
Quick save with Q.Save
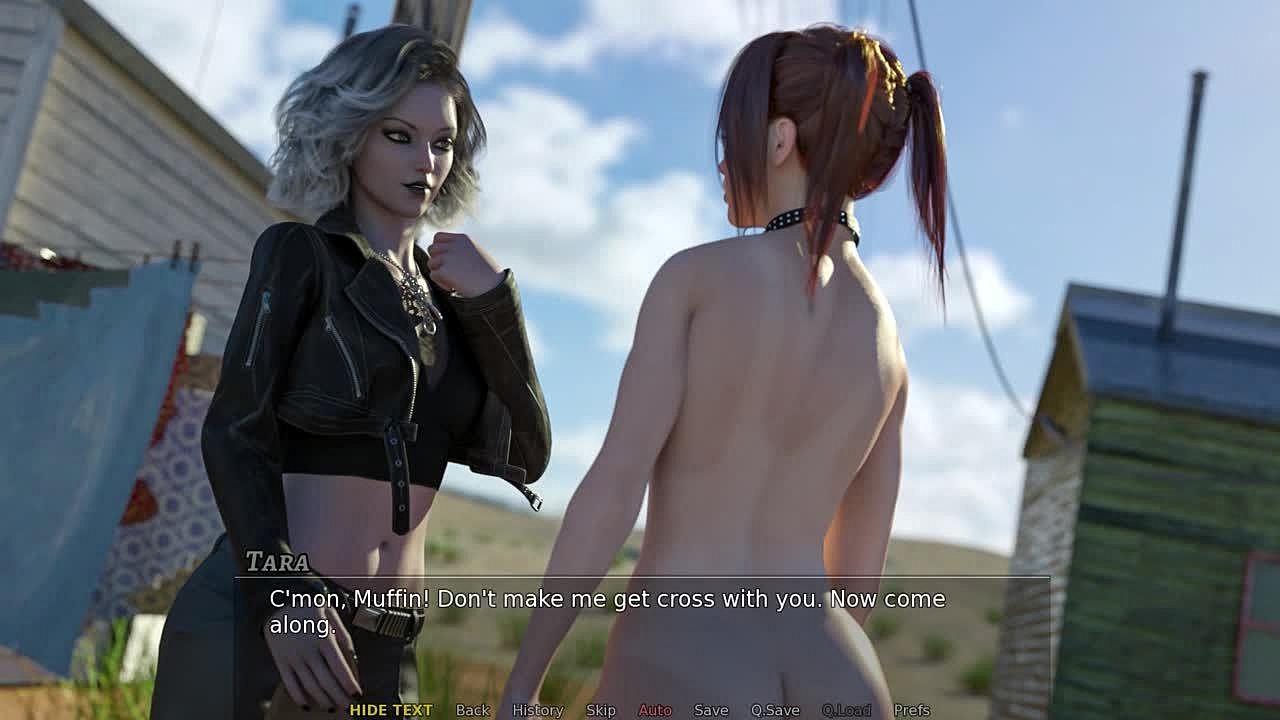pyautogui.click(x=775, y=710)
